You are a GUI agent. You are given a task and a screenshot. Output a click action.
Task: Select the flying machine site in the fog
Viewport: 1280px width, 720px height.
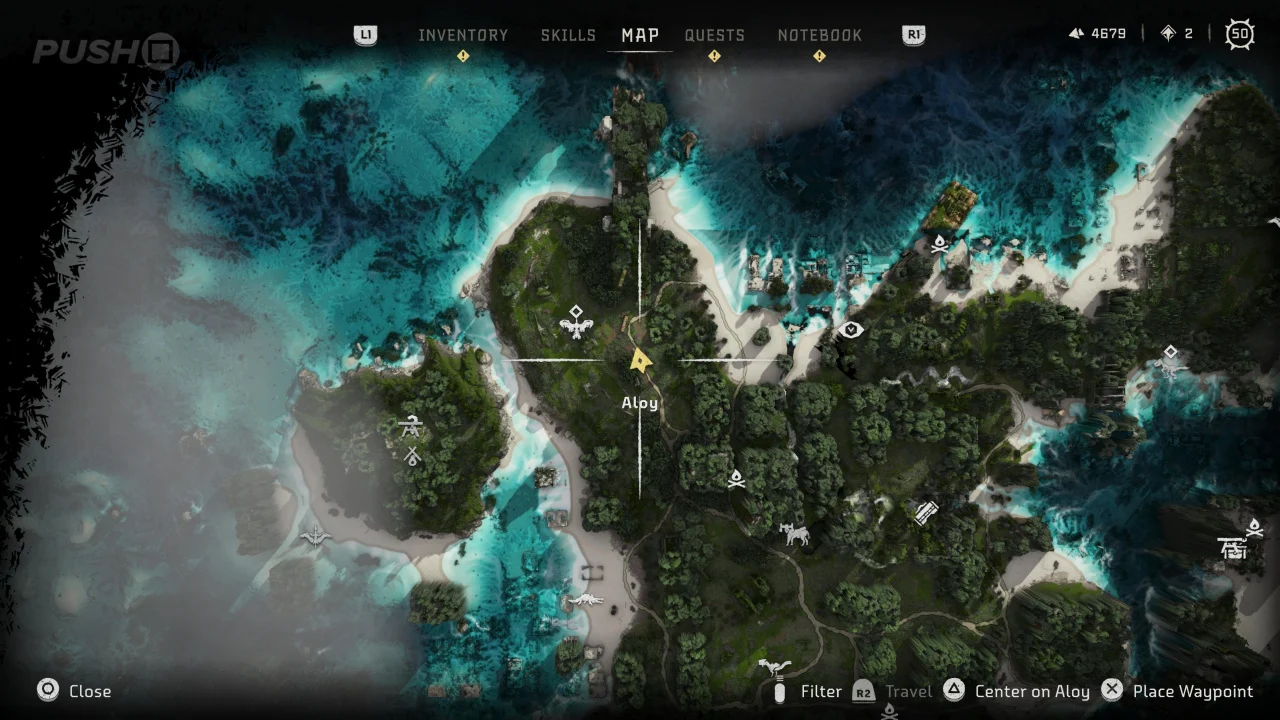tap(316, 537)
